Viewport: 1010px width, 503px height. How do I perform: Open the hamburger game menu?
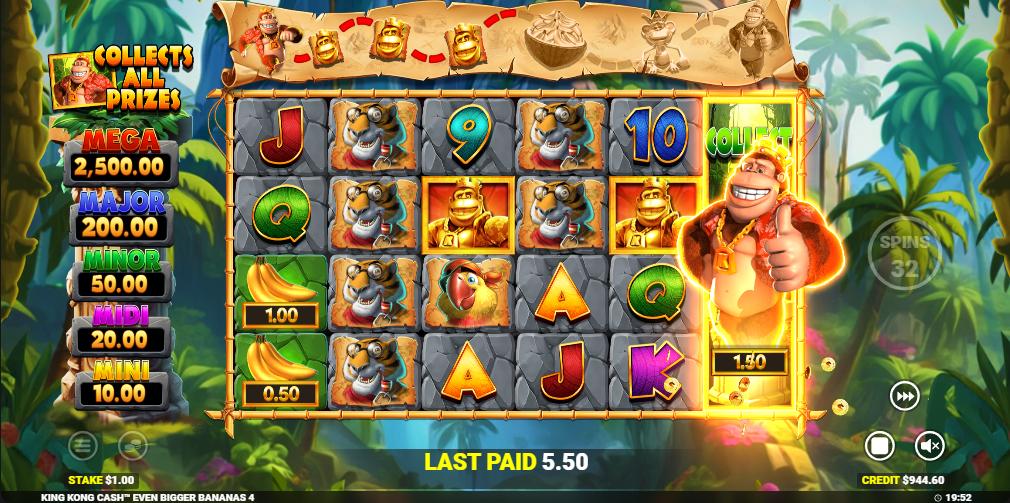(83, 445)
